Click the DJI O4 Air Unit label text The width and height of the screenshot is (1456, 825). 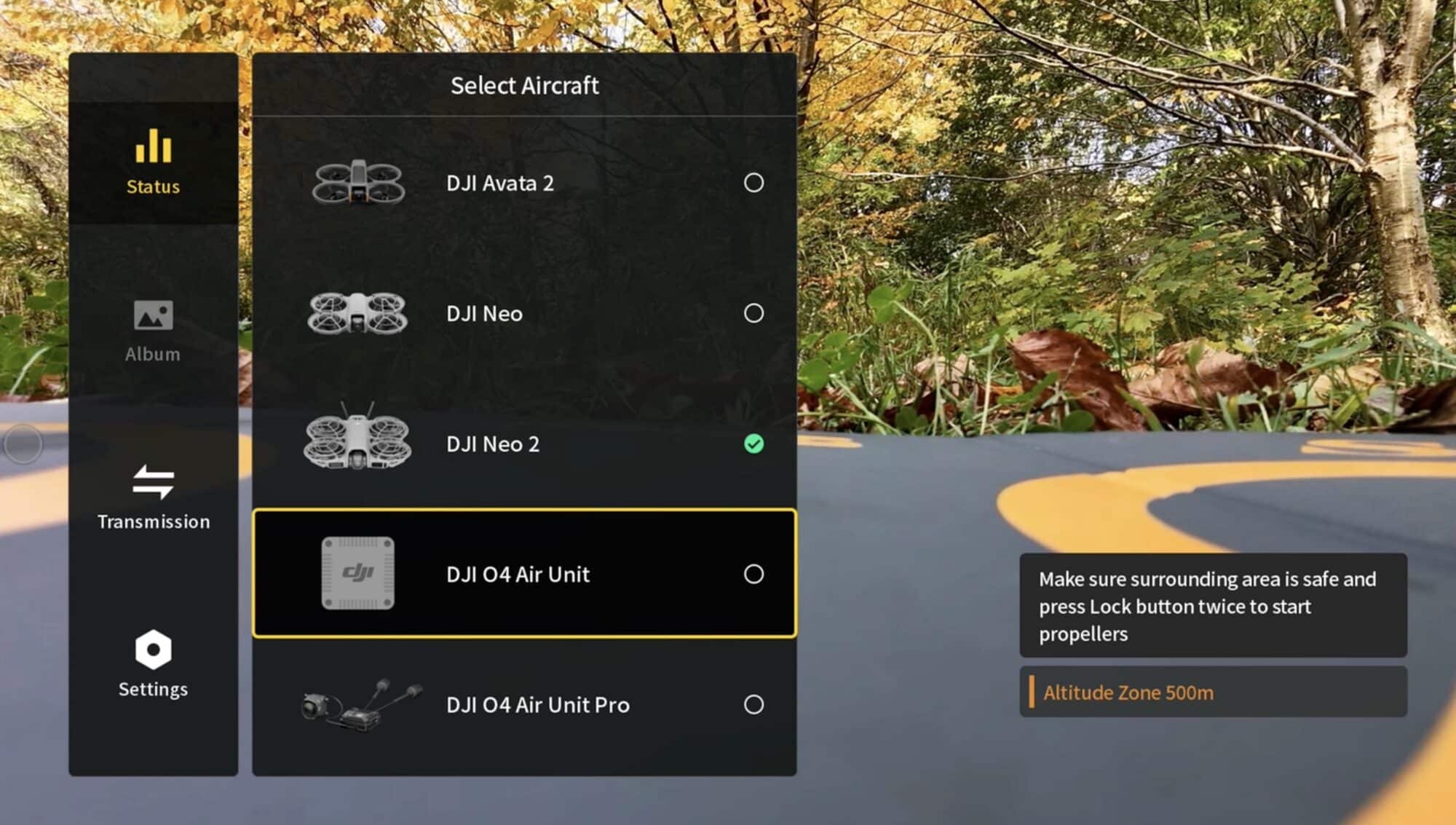[518, 575]
